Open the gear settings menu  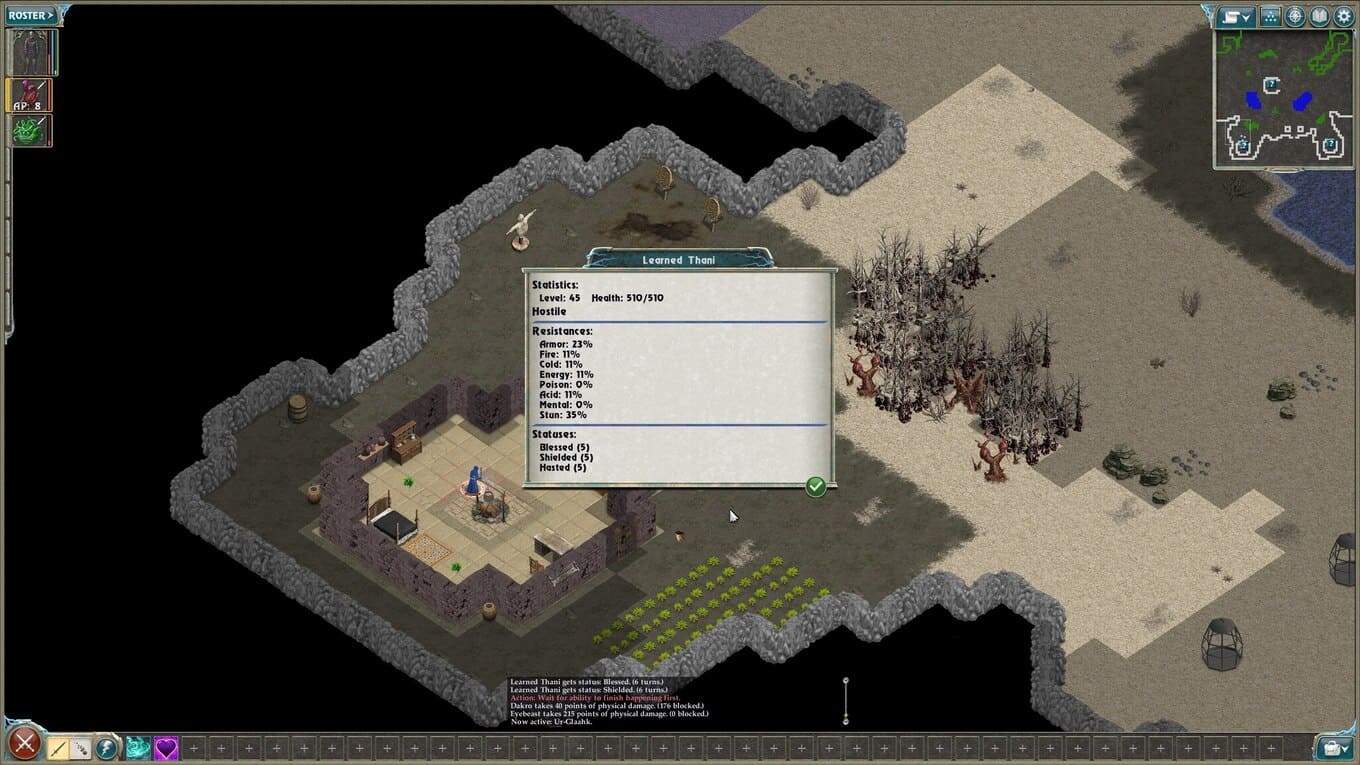[x=1344, y=16]
